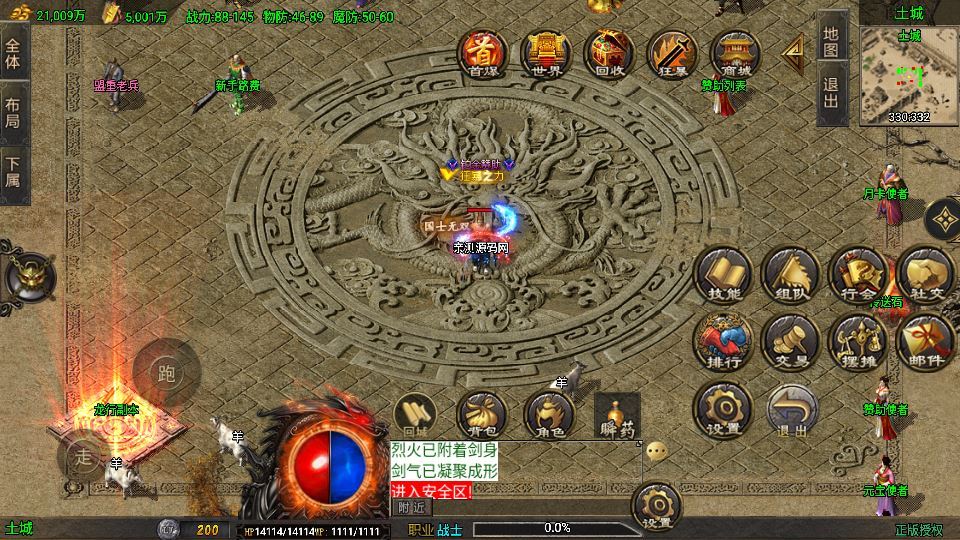Open the 角色 character icon
This screenshot has width=960, height=540.
[x=548, y=415]
